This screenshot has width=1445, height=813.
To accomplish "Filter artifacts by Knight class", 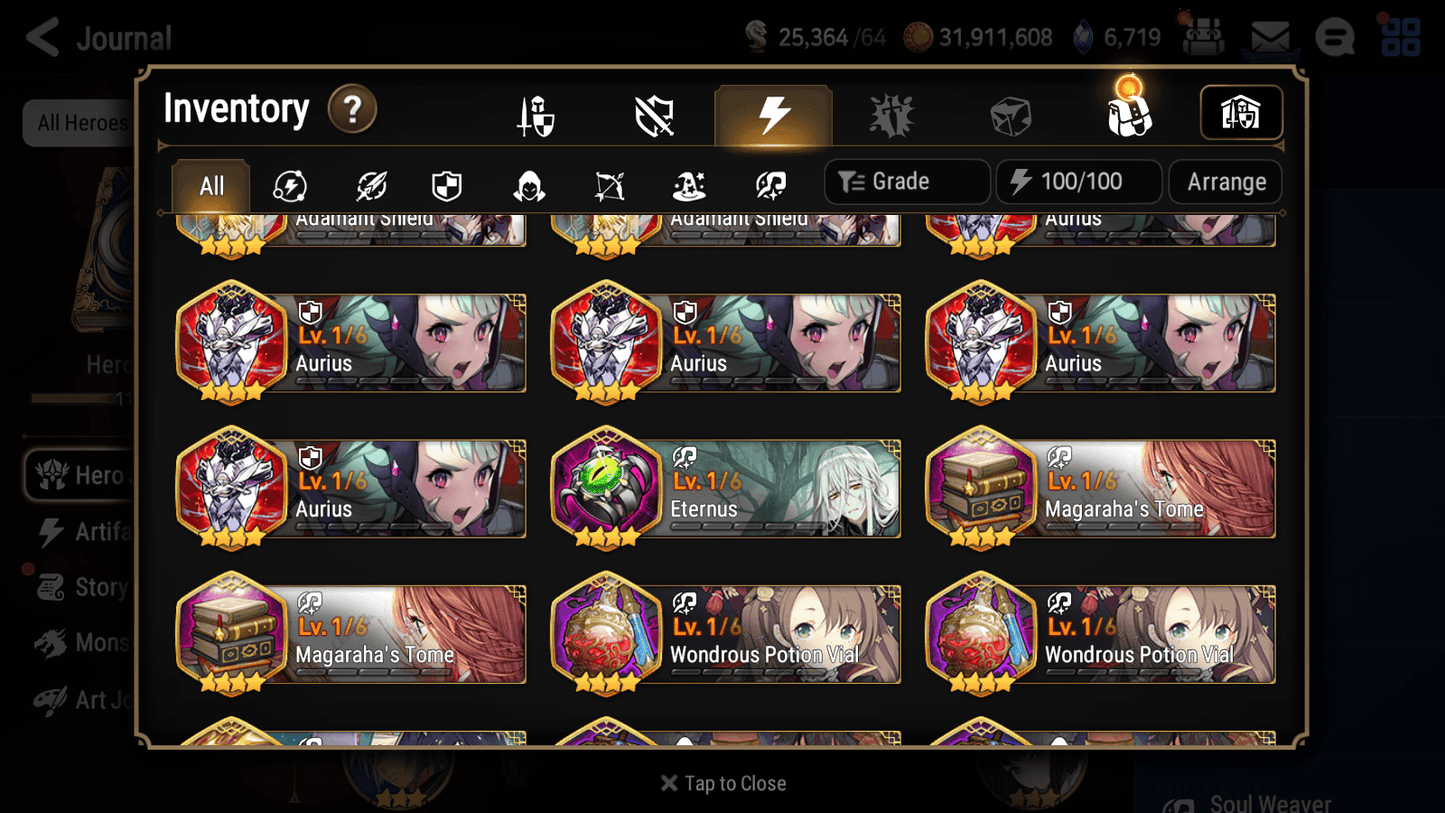I will [x=446, y=181].
